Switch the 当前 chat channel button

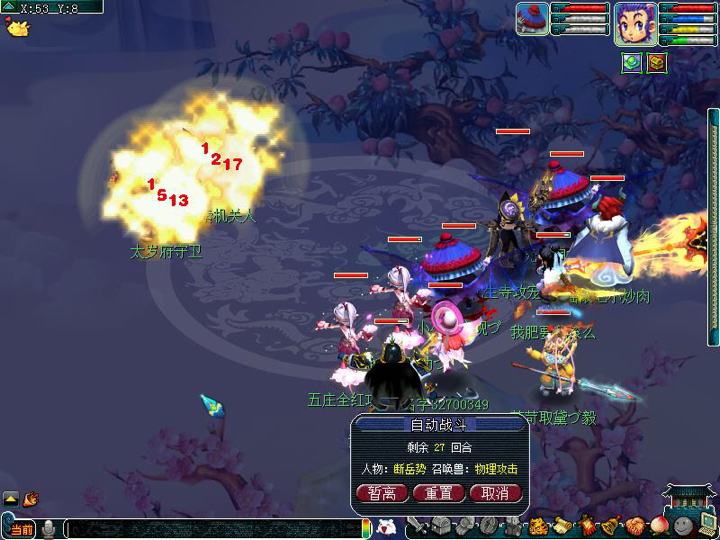click(21, 529)
